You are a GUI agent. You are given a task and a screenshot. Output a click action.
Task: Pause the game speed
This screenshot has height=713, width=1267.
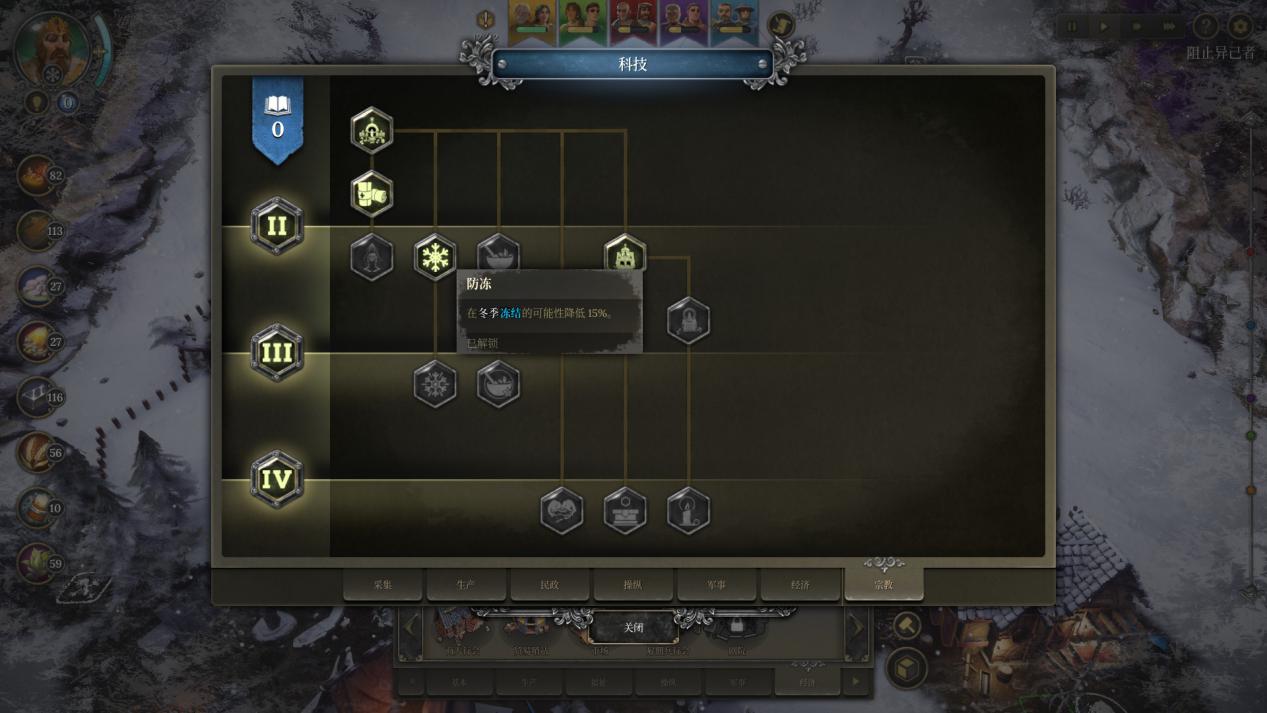coord(1073,26)
